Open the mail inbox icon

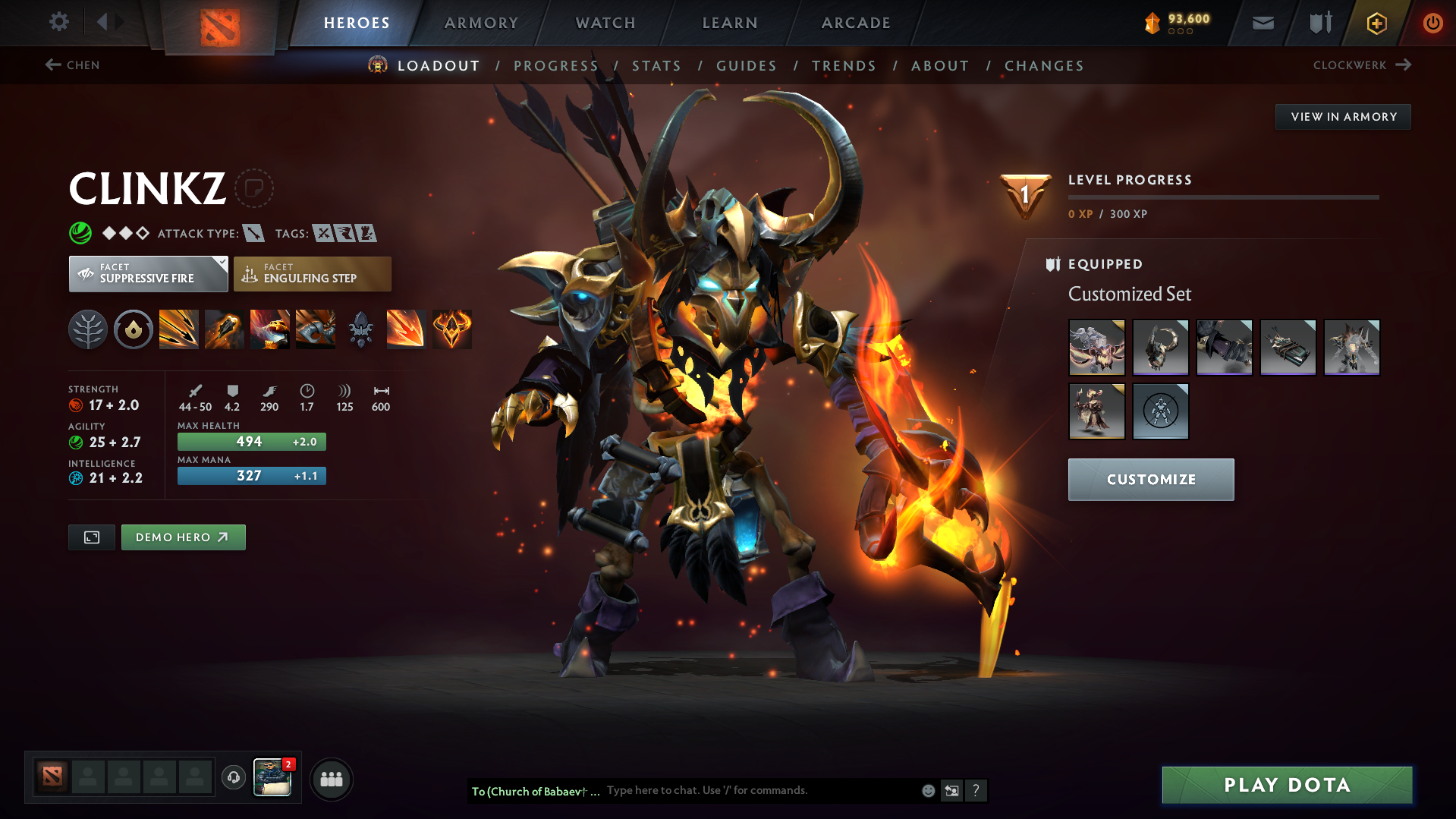pyautogui.click(x=1262, y=23)
